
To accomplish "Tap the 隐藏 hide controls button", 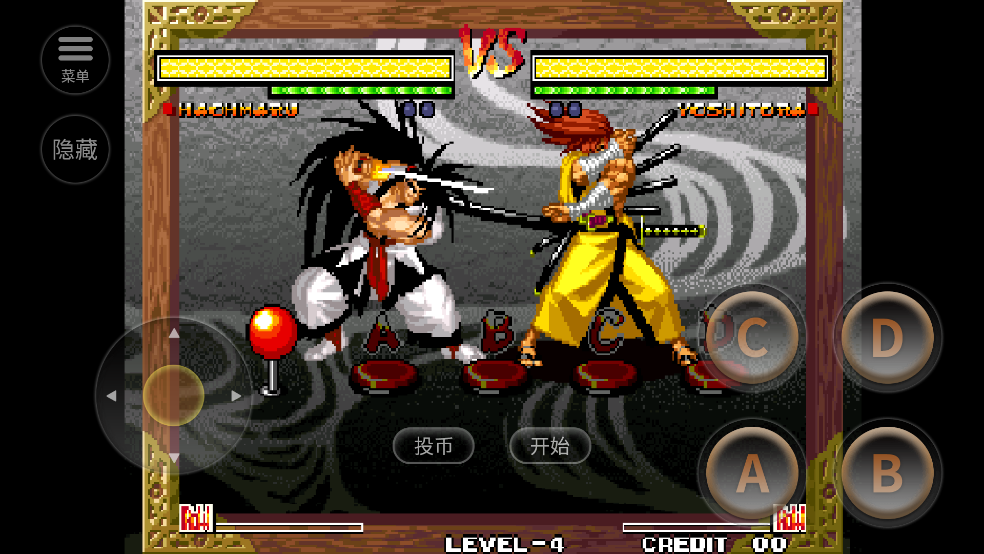I will coord(75,150).
